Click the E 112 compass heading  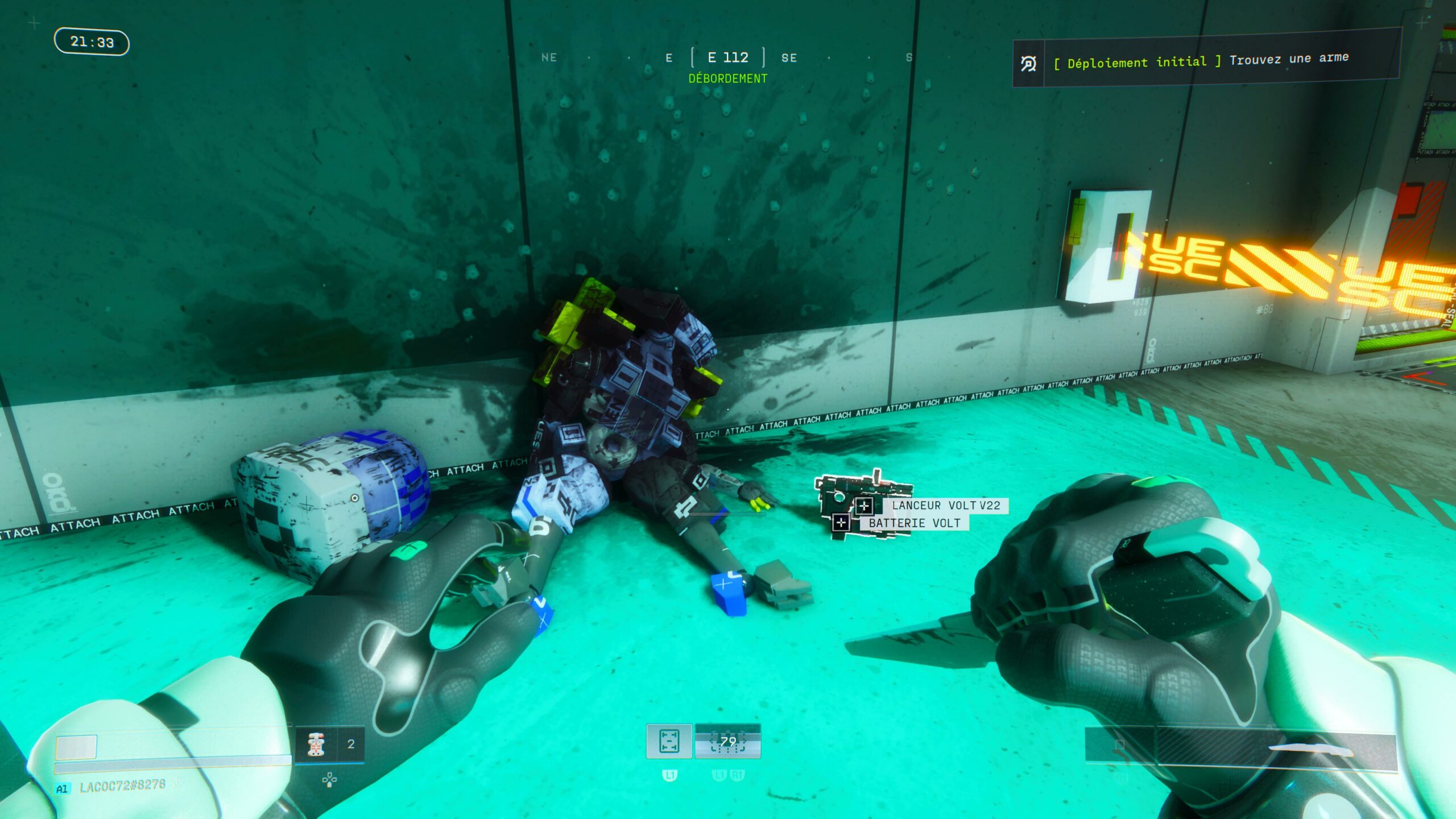[727, 57]
